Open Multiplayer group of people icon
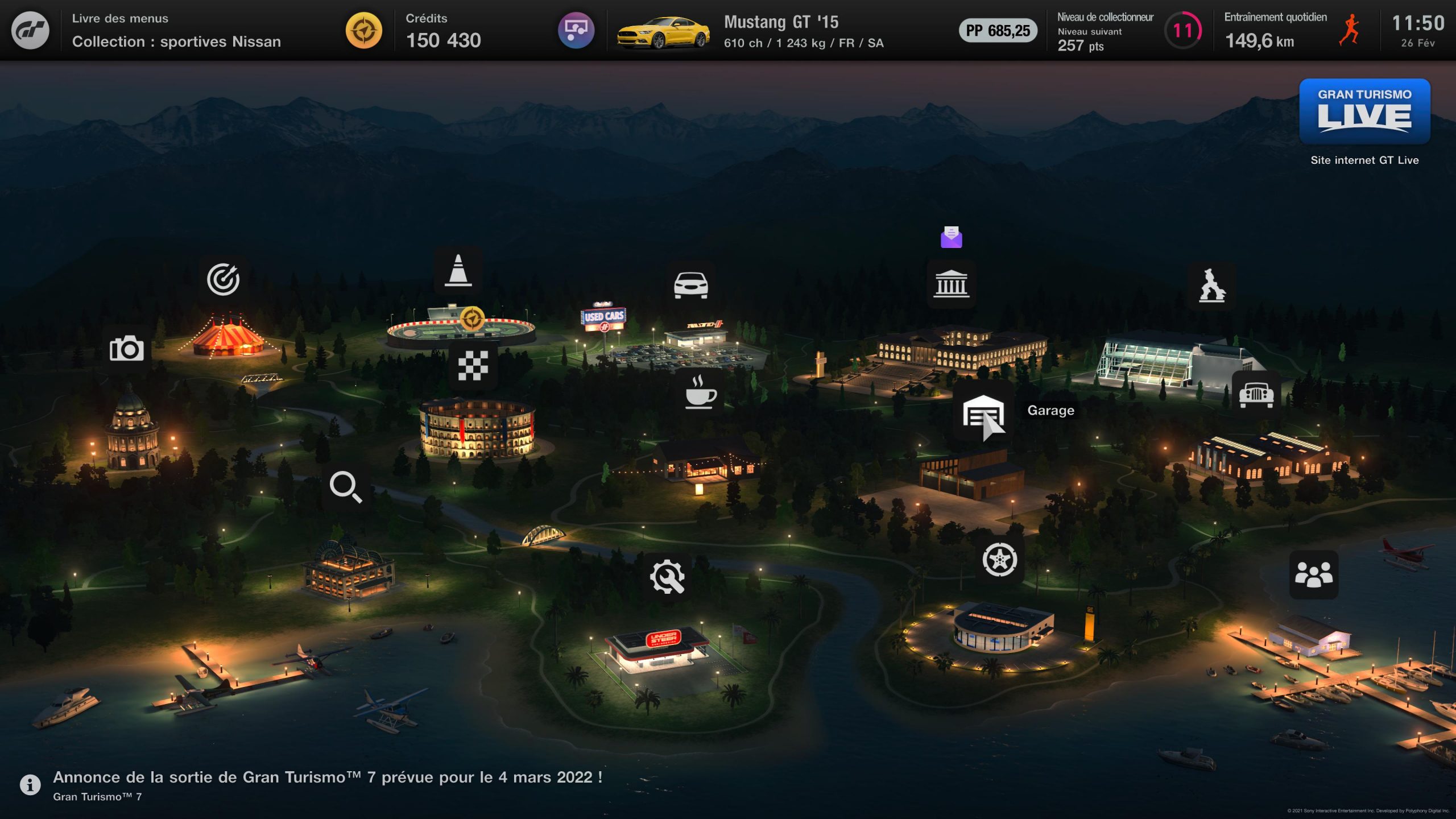1456x819 pixels. pos(1313,574)
